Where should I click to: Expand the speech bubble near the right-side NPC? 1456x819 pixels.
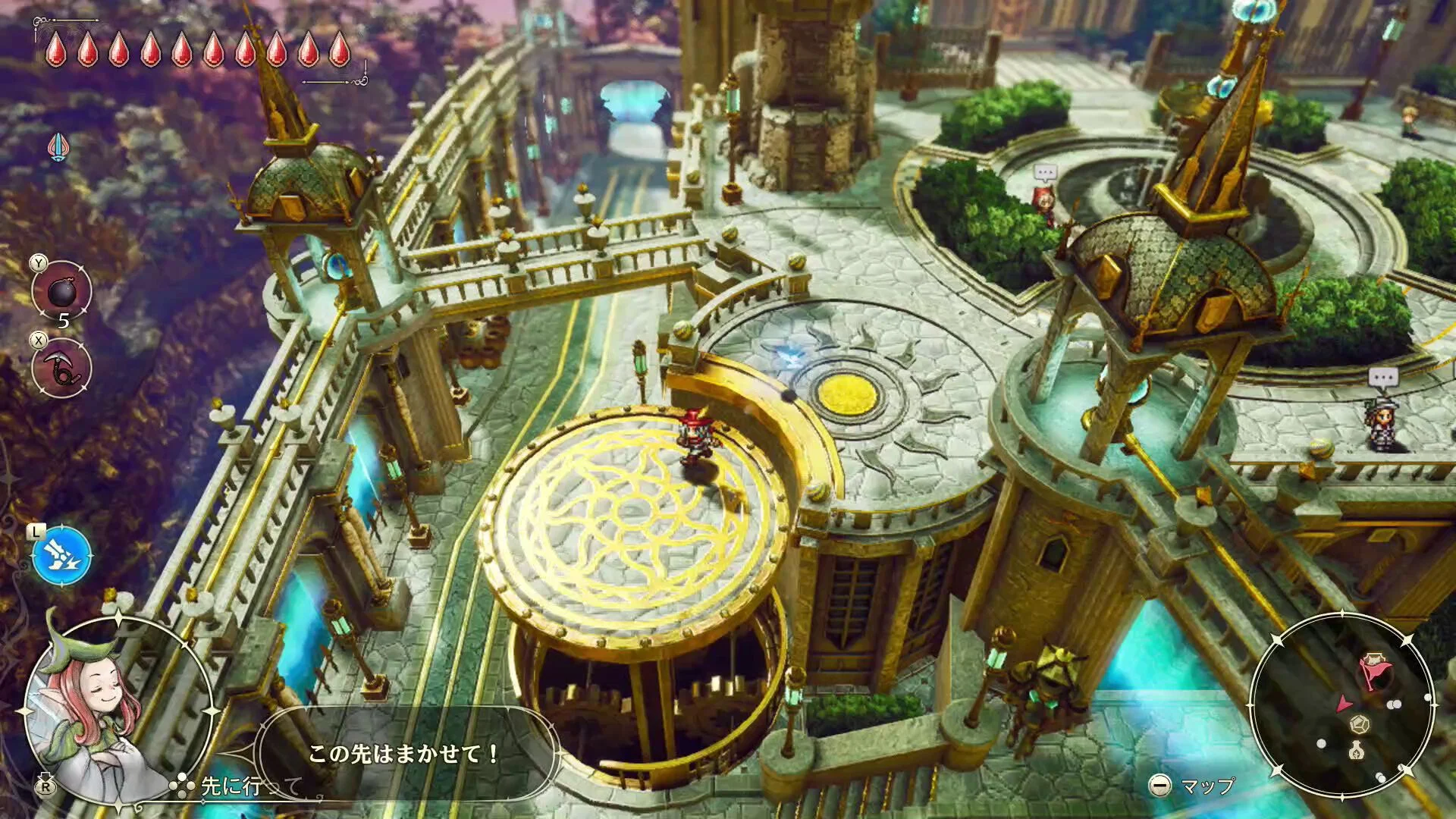pyautogui.click(x=1383, y=376)
